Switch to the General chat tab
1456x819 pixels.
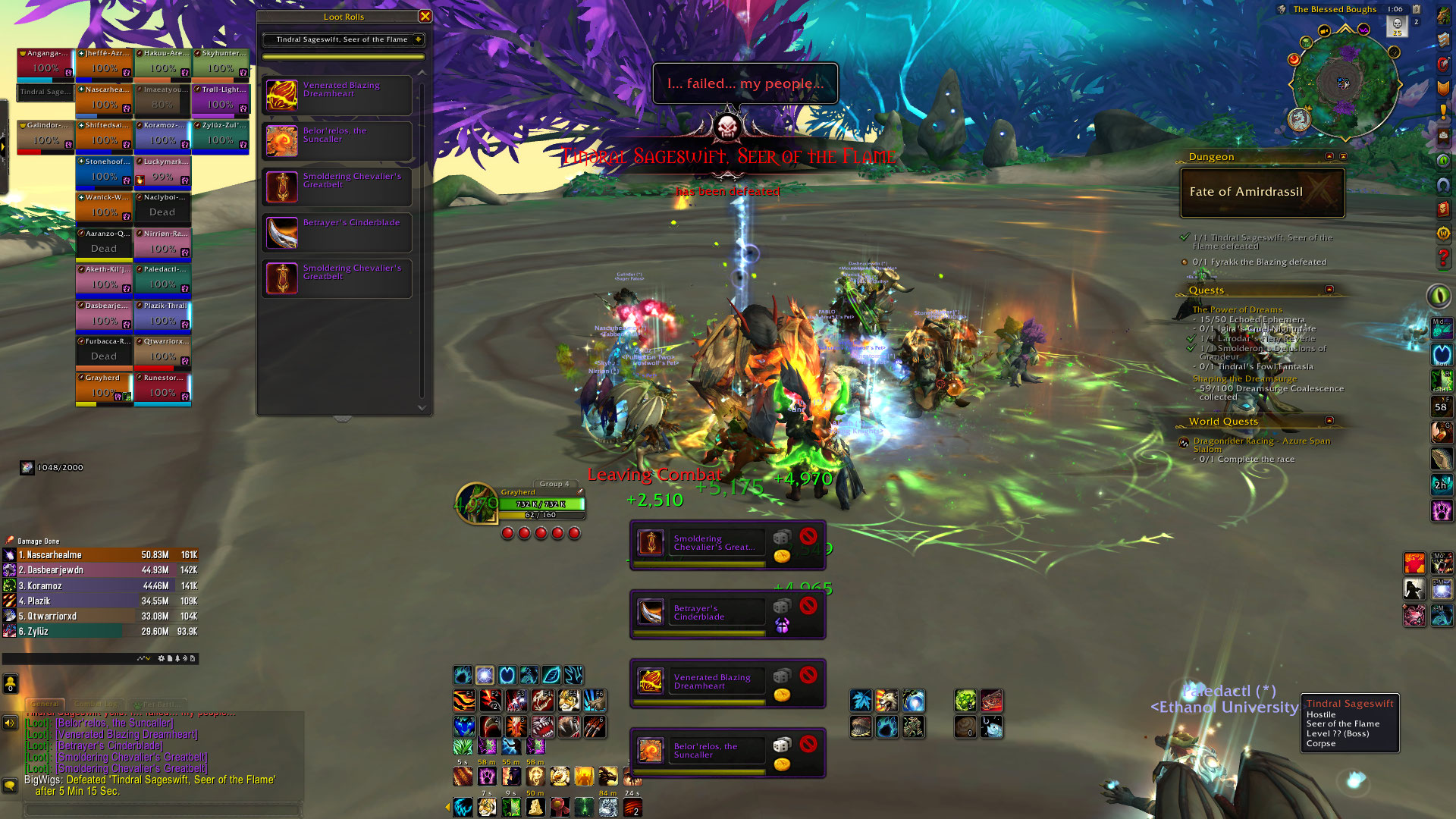(x=45, y=704)
